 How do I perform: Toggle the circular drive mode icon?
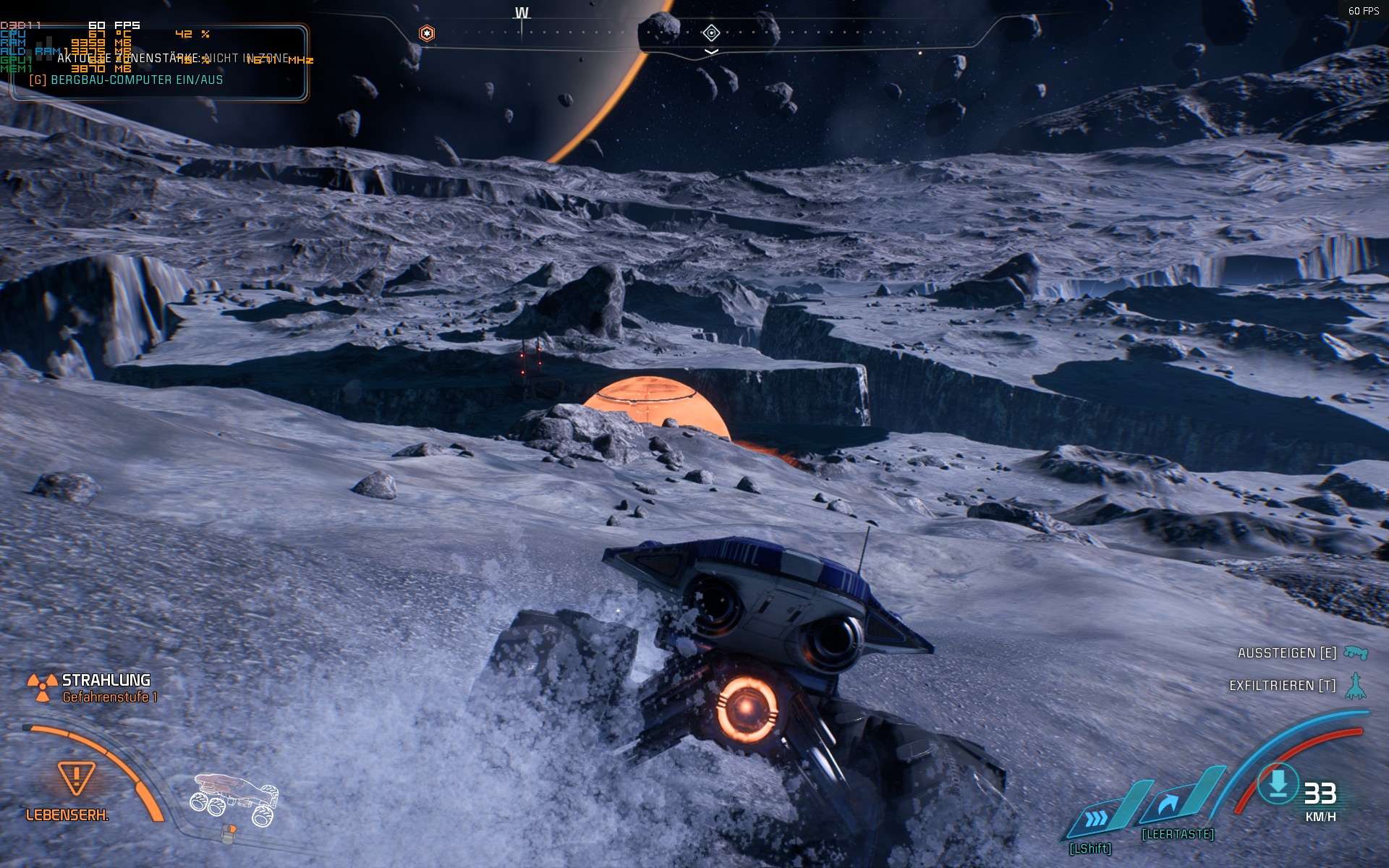[1278, 783]
